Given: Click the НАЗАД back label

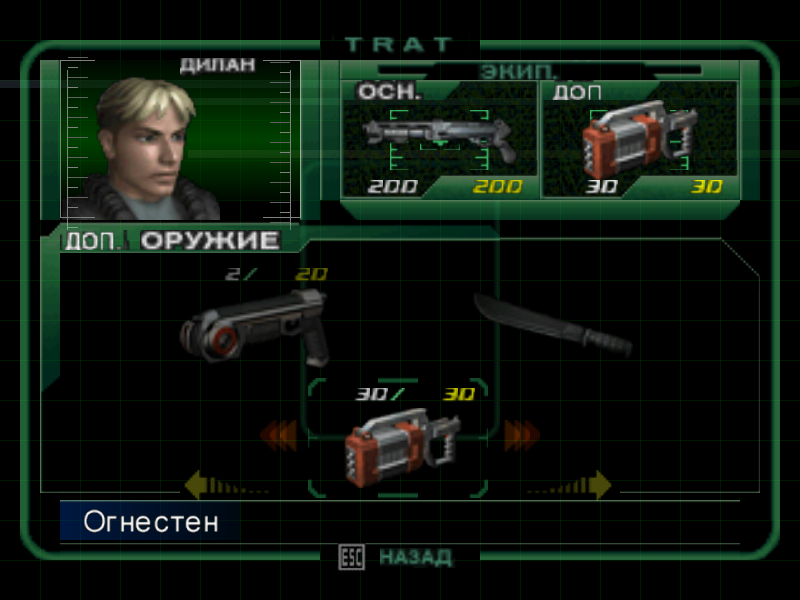Looking at the screenshot, I should (x=415, y=558).
